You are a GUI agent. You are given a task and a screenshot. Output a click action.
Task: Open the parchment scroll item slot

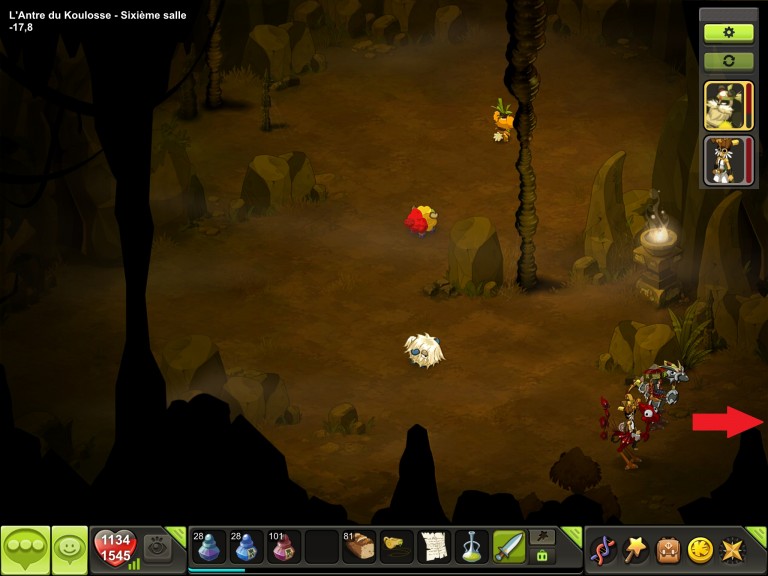click(434, 547)
